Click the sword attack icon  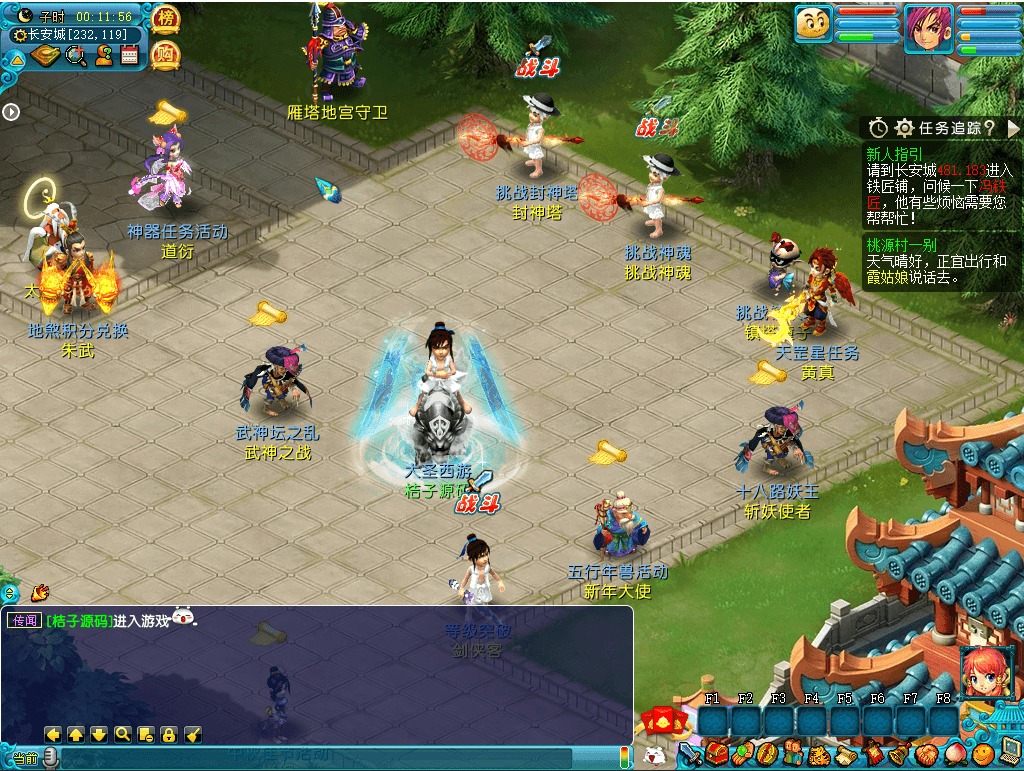[x=689, y=754]
